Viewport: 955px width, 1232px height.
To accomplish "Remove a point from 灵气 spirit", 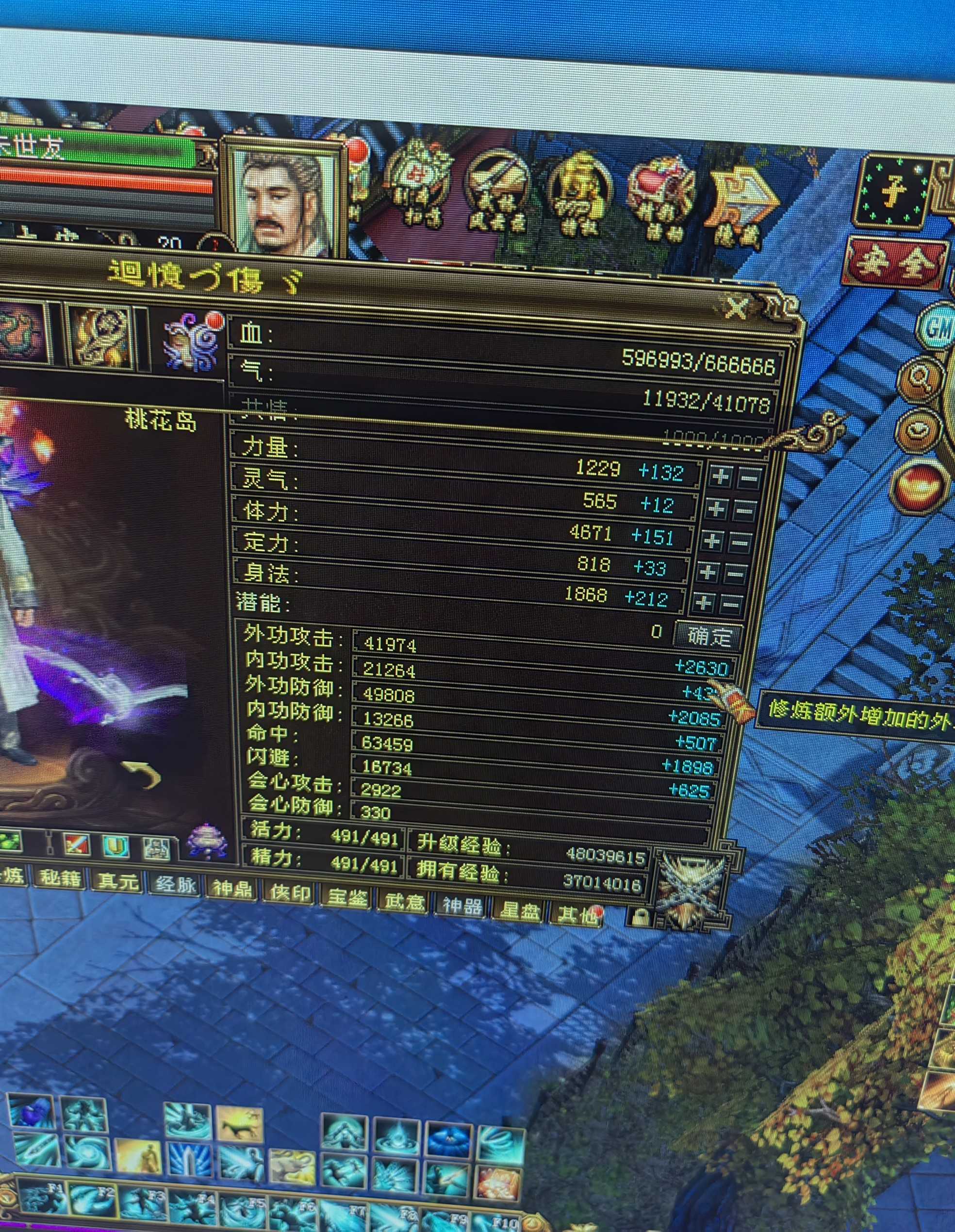I will [744, 512].
